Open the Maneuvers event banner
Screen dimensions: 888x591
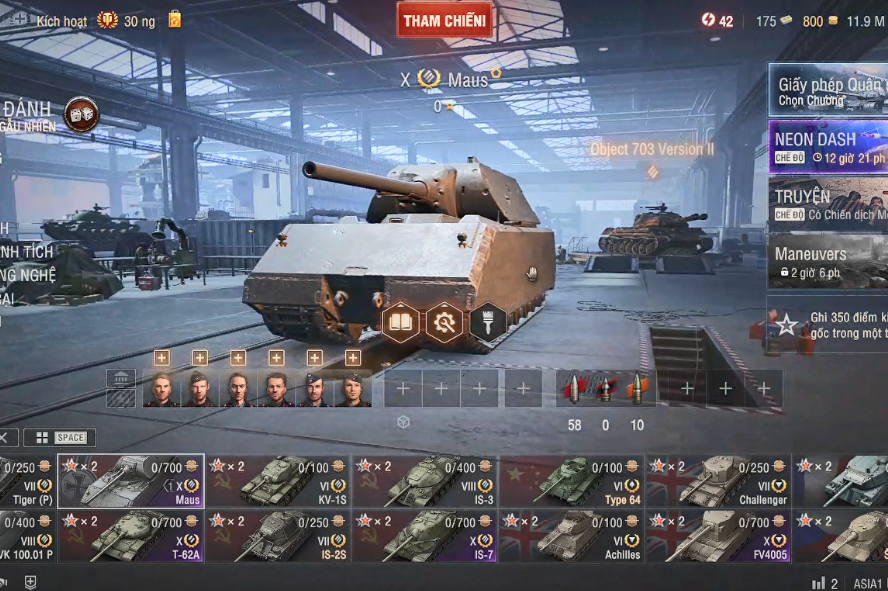pos(827,262)
